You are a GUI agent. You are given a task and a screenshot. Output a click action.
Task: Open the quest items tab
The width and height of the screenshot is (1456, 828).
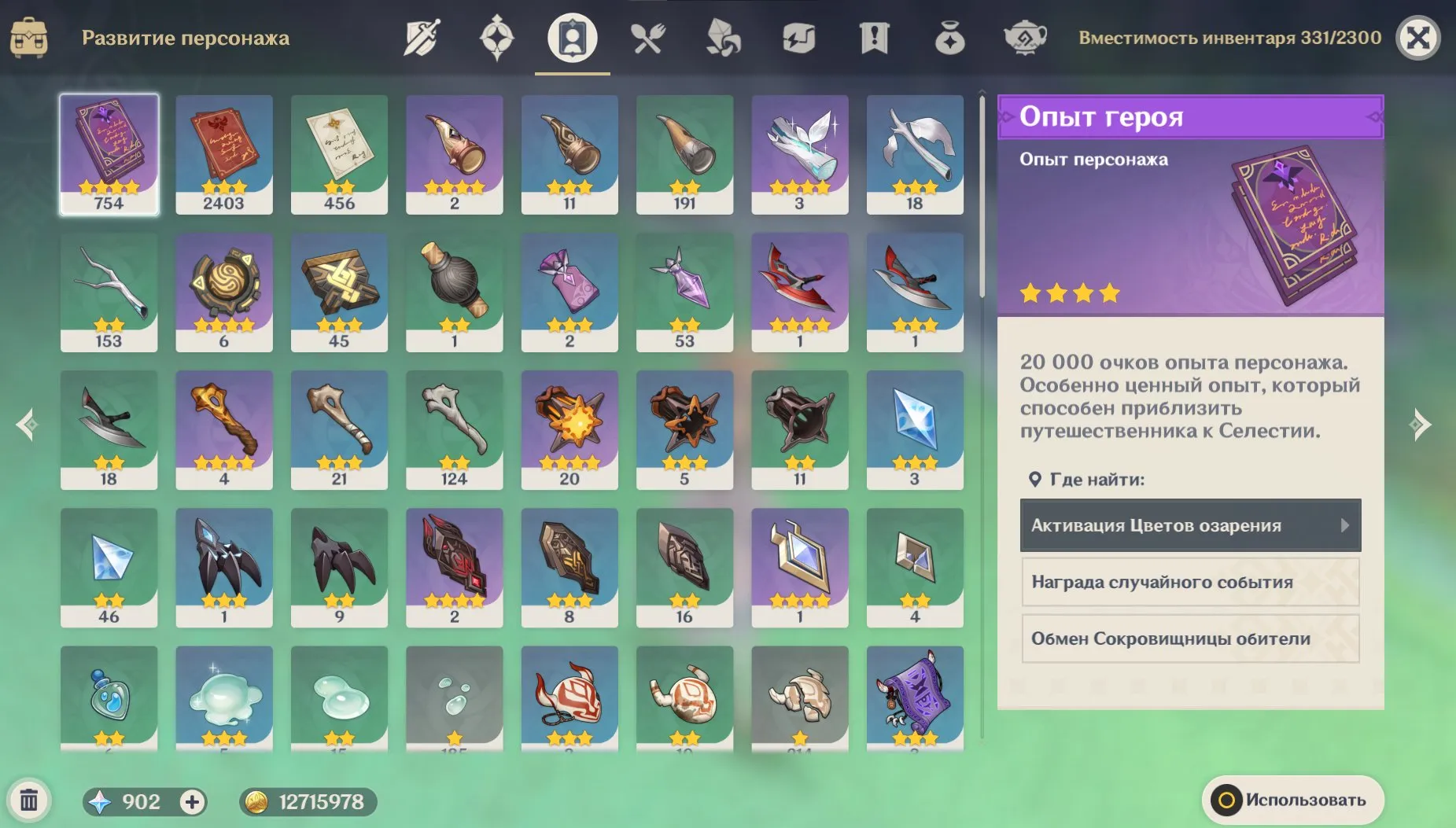coord(874,38)
